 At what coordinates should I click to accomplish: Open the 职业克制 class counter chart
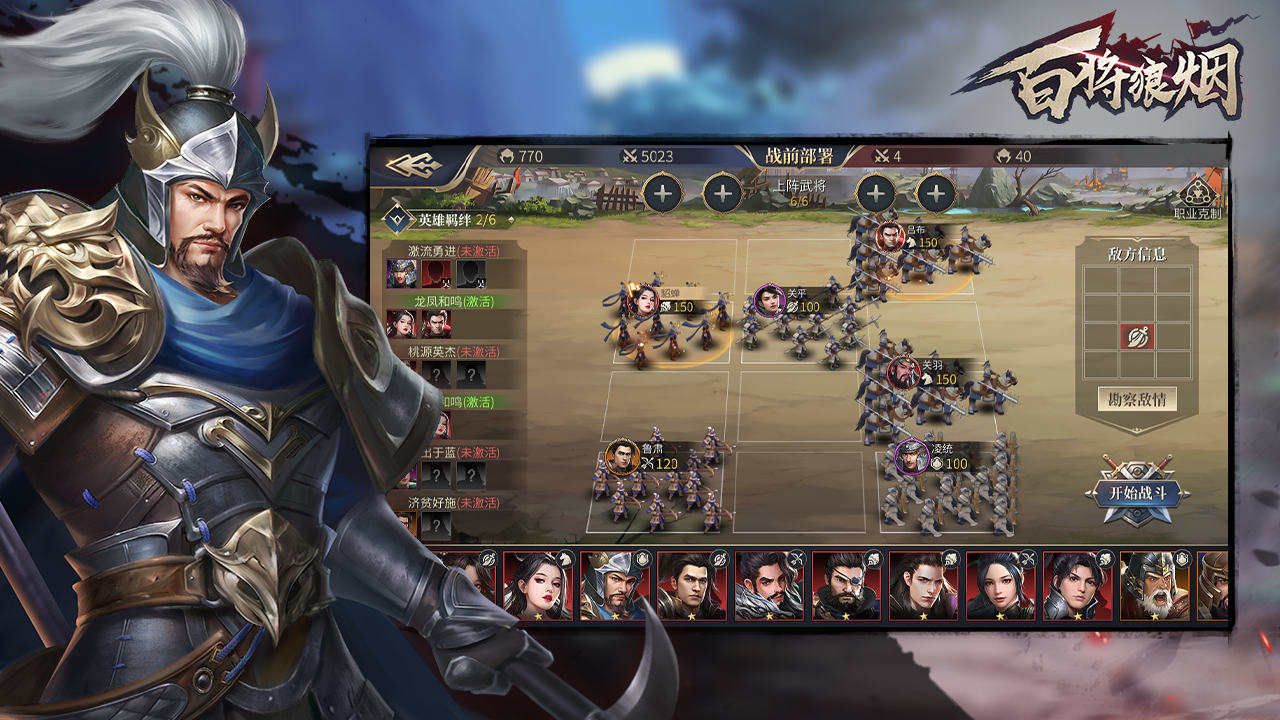tap(1197, 196)
